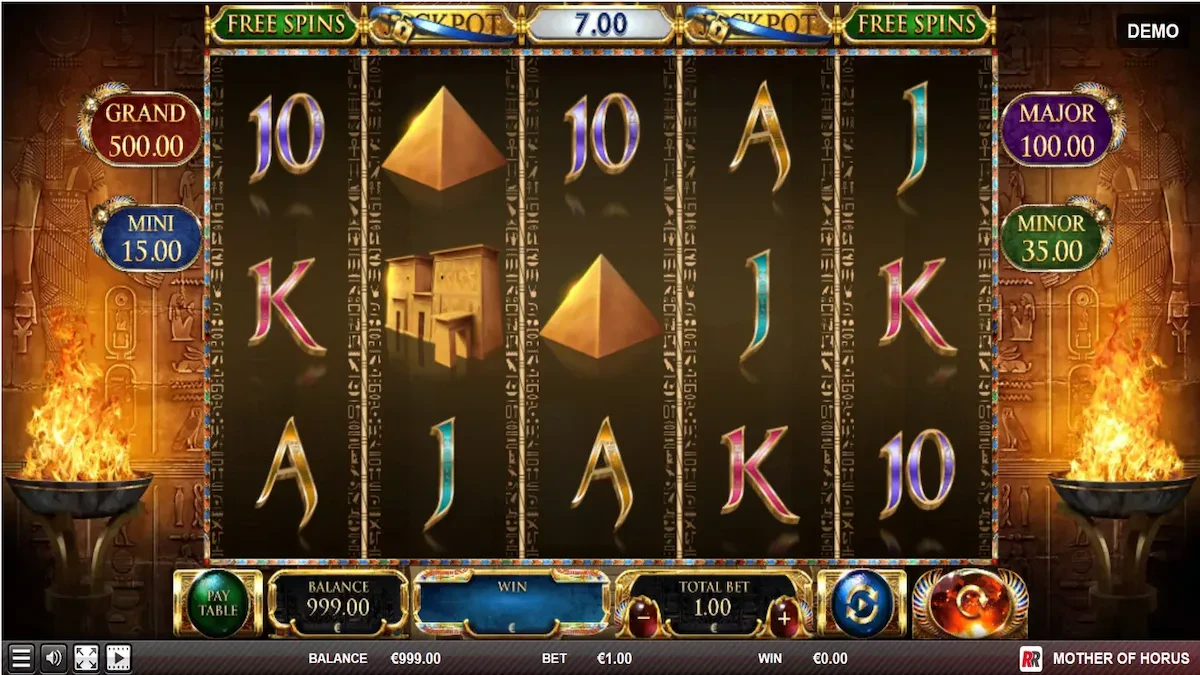This screenshot has height=675, width=1200.
Task: Open the Pay Table
Action: pos(217,603)
